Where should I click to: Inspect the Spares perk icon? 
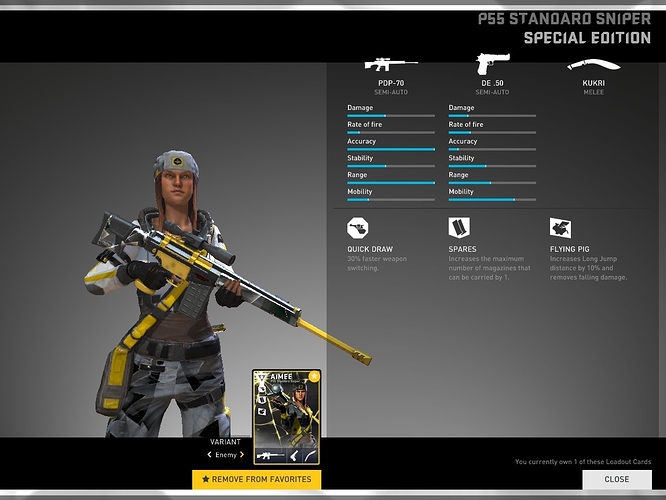pyautogui.click(x=459, y=229)
